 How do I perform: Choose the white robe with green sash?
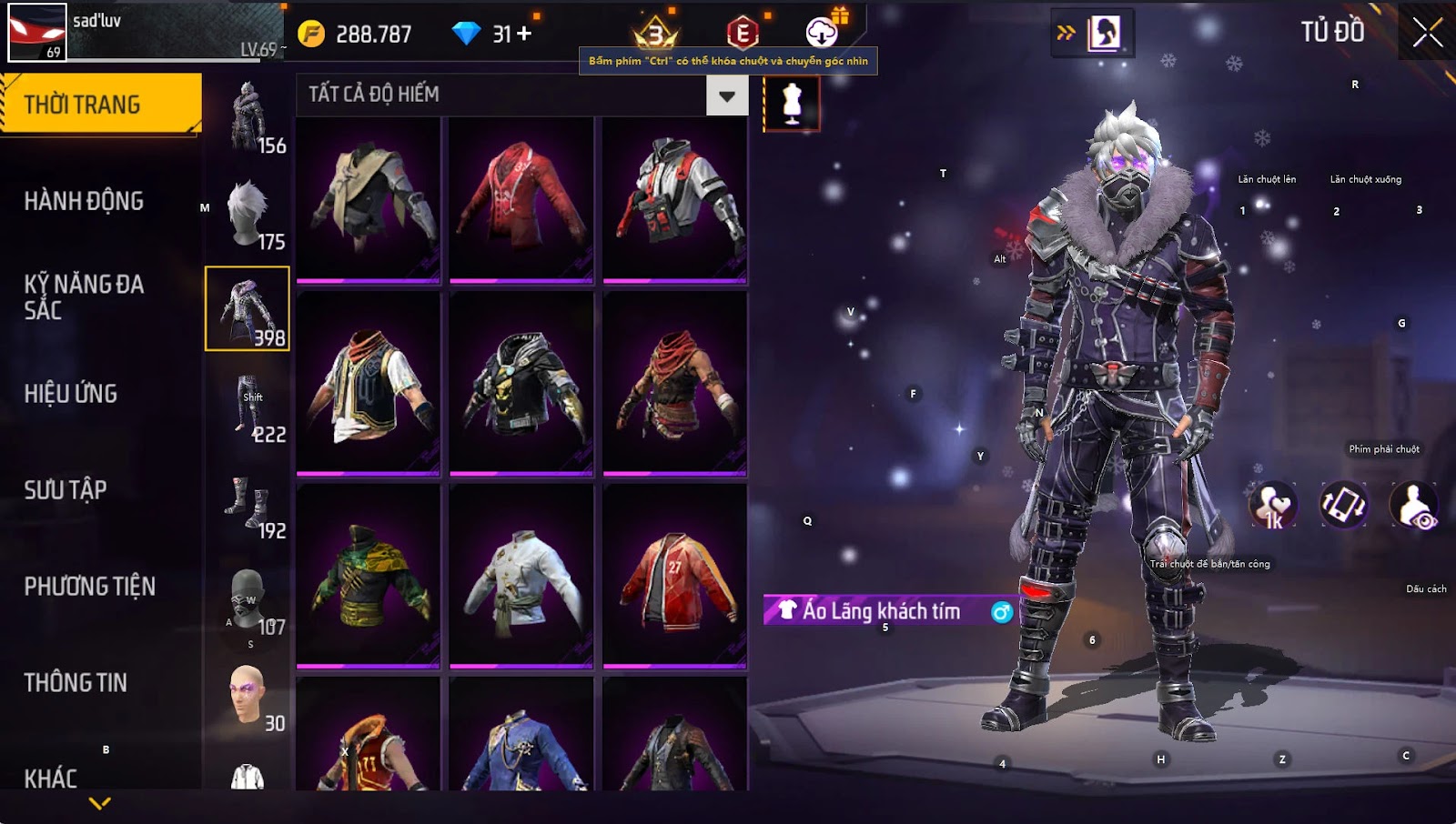pos(521,577)
